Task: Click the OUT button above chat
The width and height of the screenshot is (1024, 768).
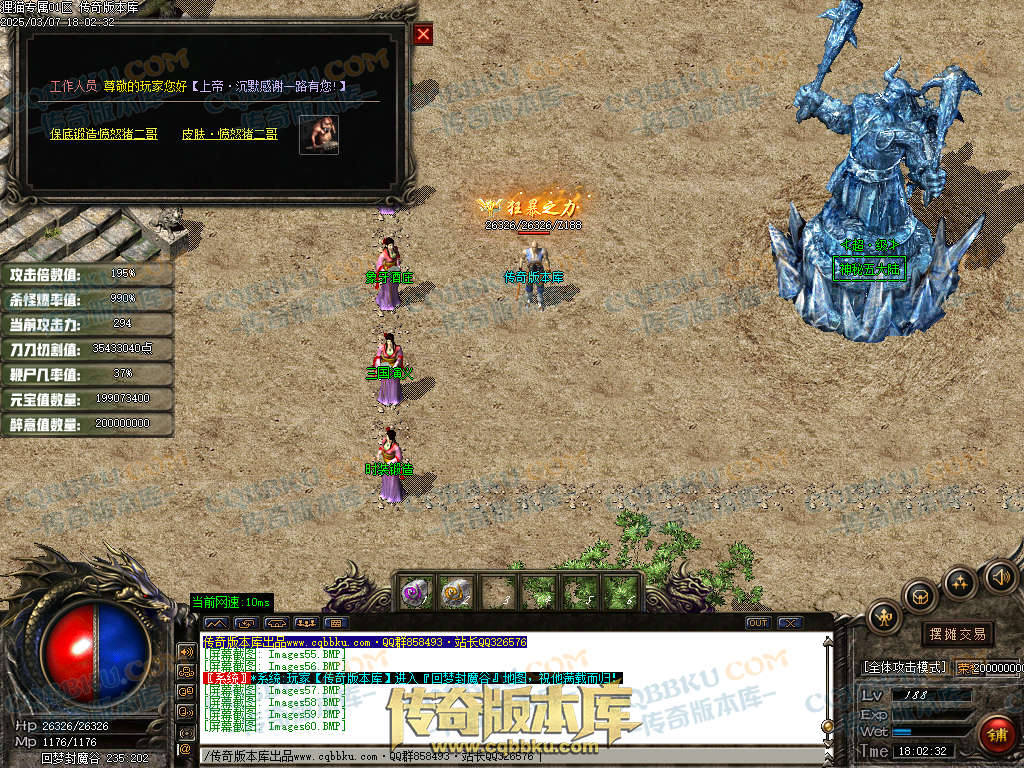Action: [758, 623]
